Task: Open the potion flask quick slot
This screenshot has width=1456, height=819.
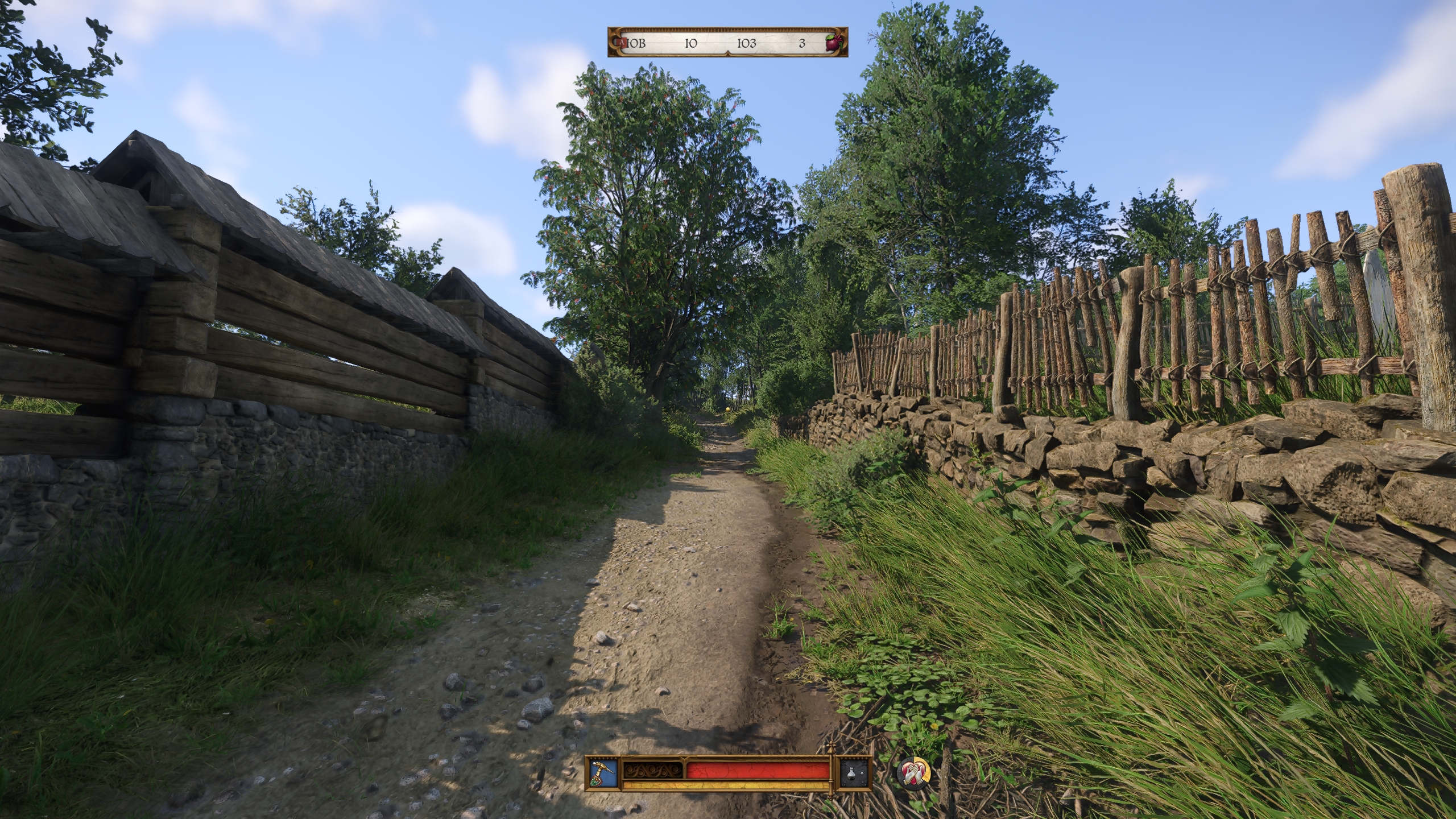Action: (855, 772)
